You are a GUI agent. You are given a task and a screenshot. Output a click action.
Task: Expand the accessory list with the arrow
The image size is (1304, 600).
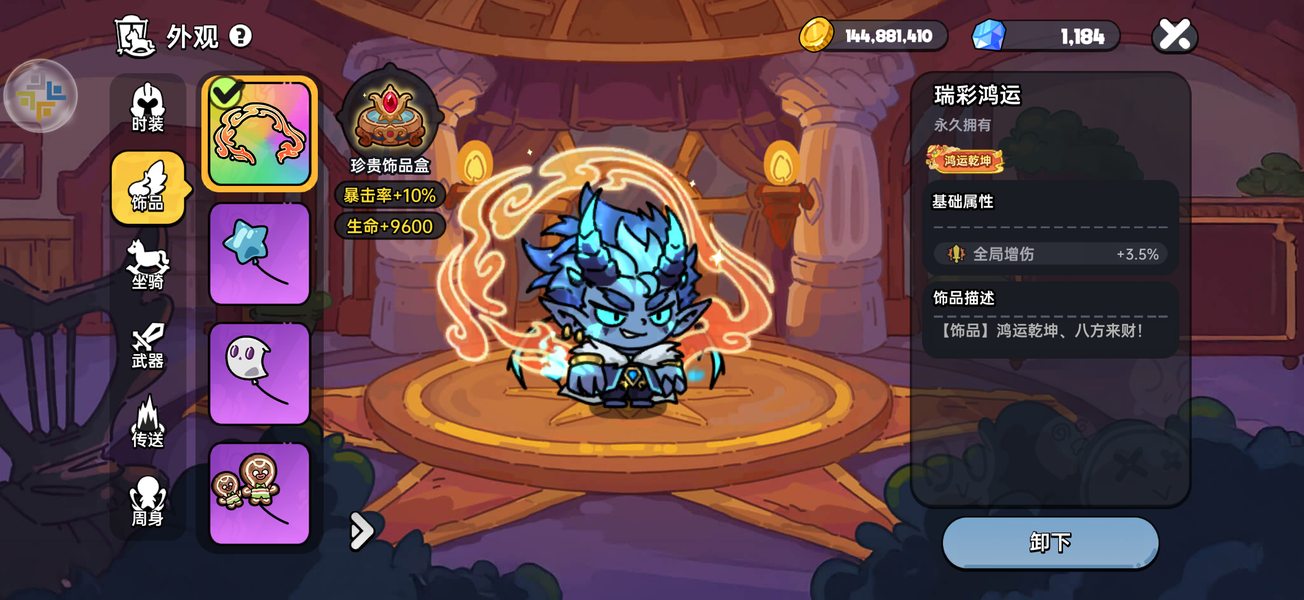(x=361, y=531)
